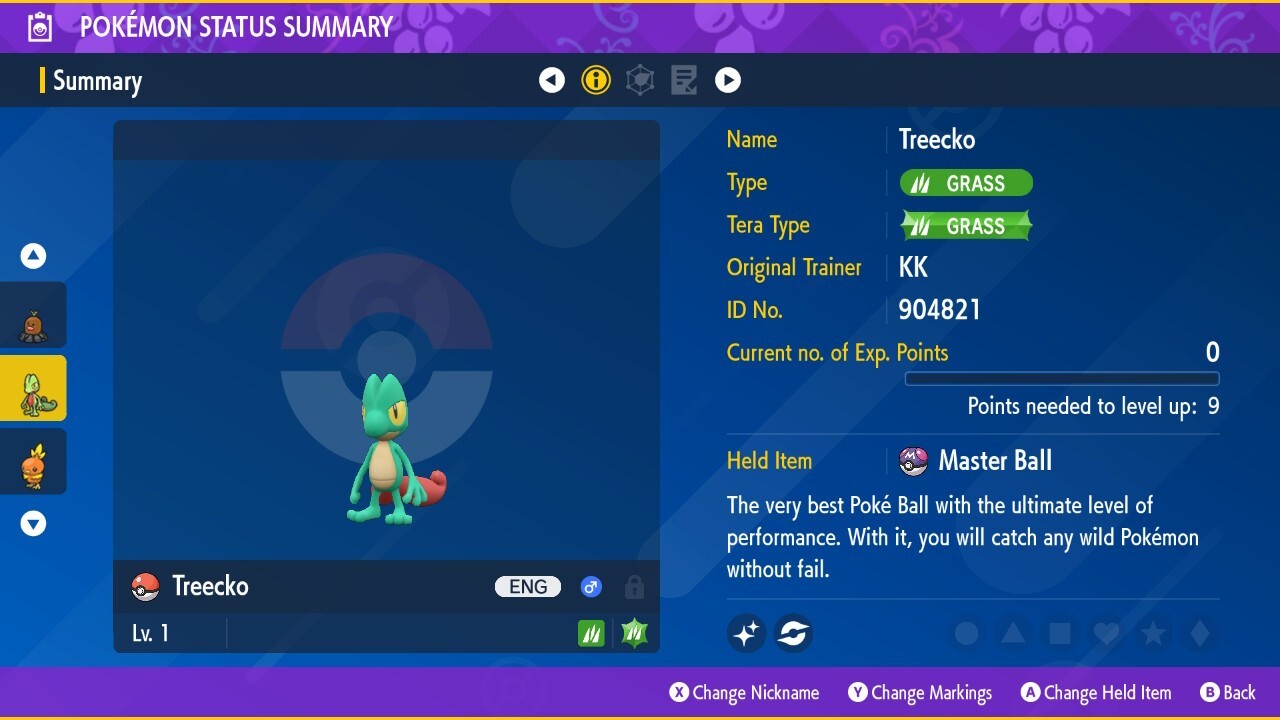Select Torchic from the party sidebar

pyautogui.click(x=33, y=461)
